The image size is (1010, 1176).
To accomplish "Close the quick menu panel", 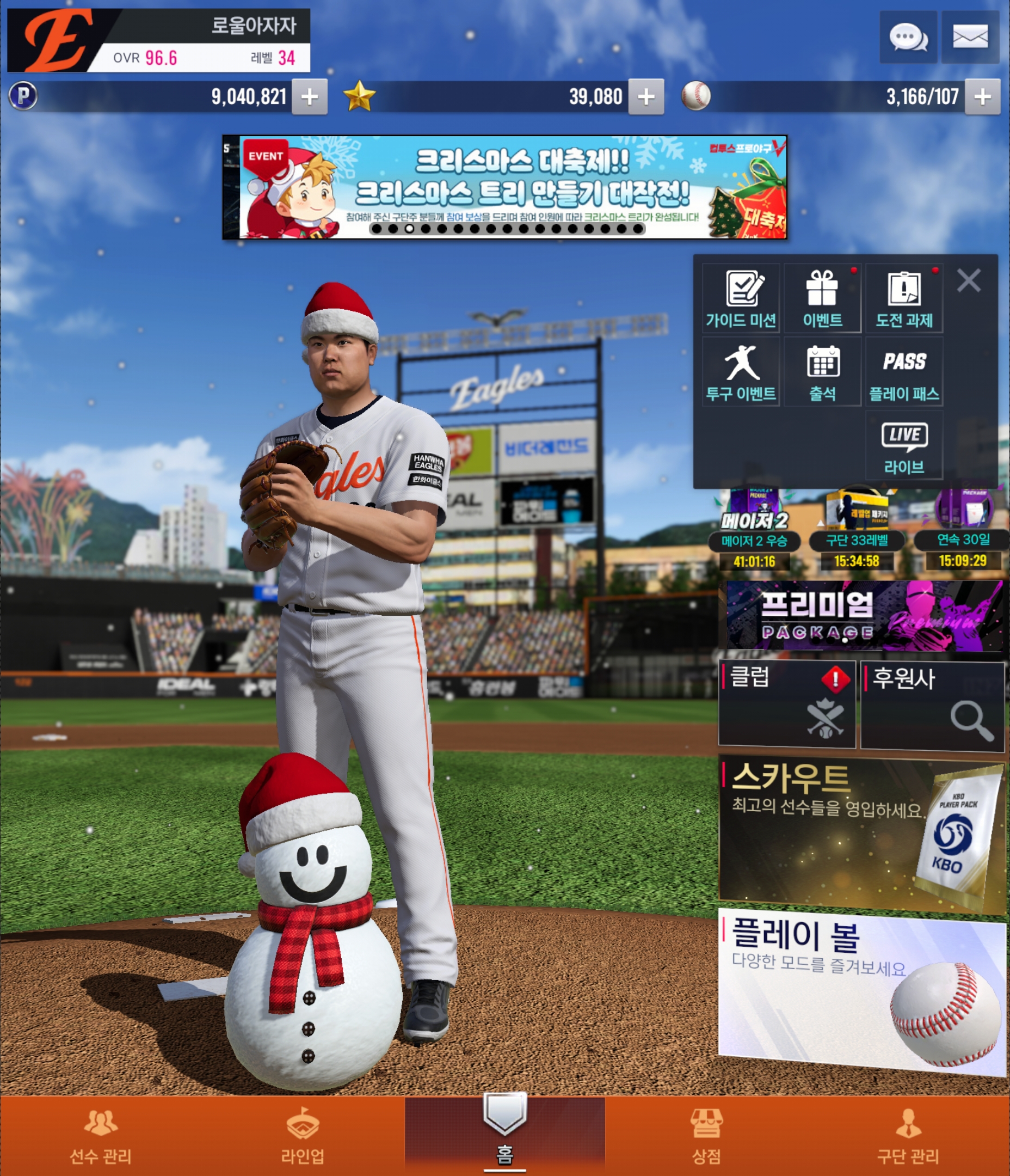I will click(969, 280).
